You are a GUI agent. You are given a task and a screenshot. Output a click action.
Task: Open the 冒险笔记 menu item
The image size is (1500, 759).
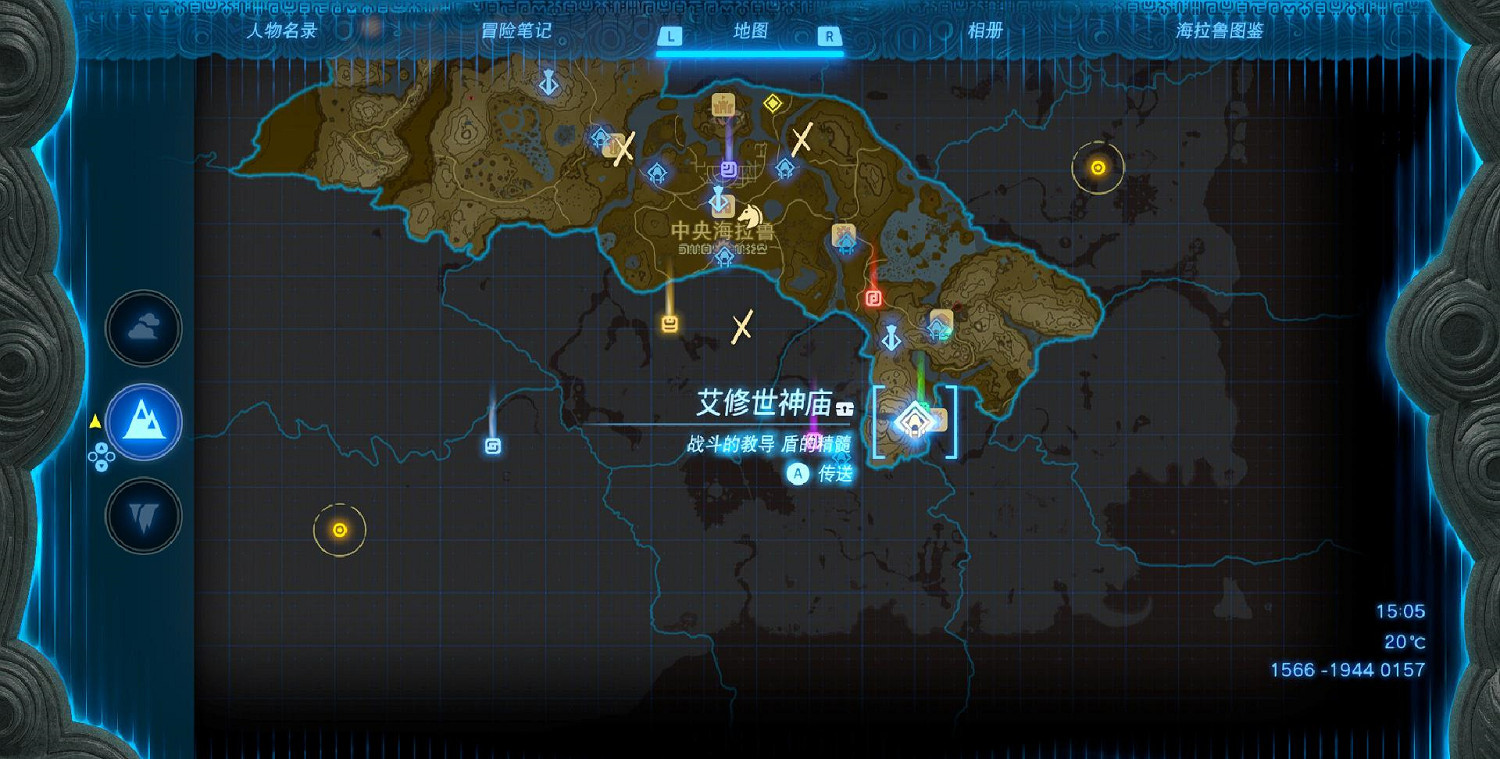click(518, 31)
